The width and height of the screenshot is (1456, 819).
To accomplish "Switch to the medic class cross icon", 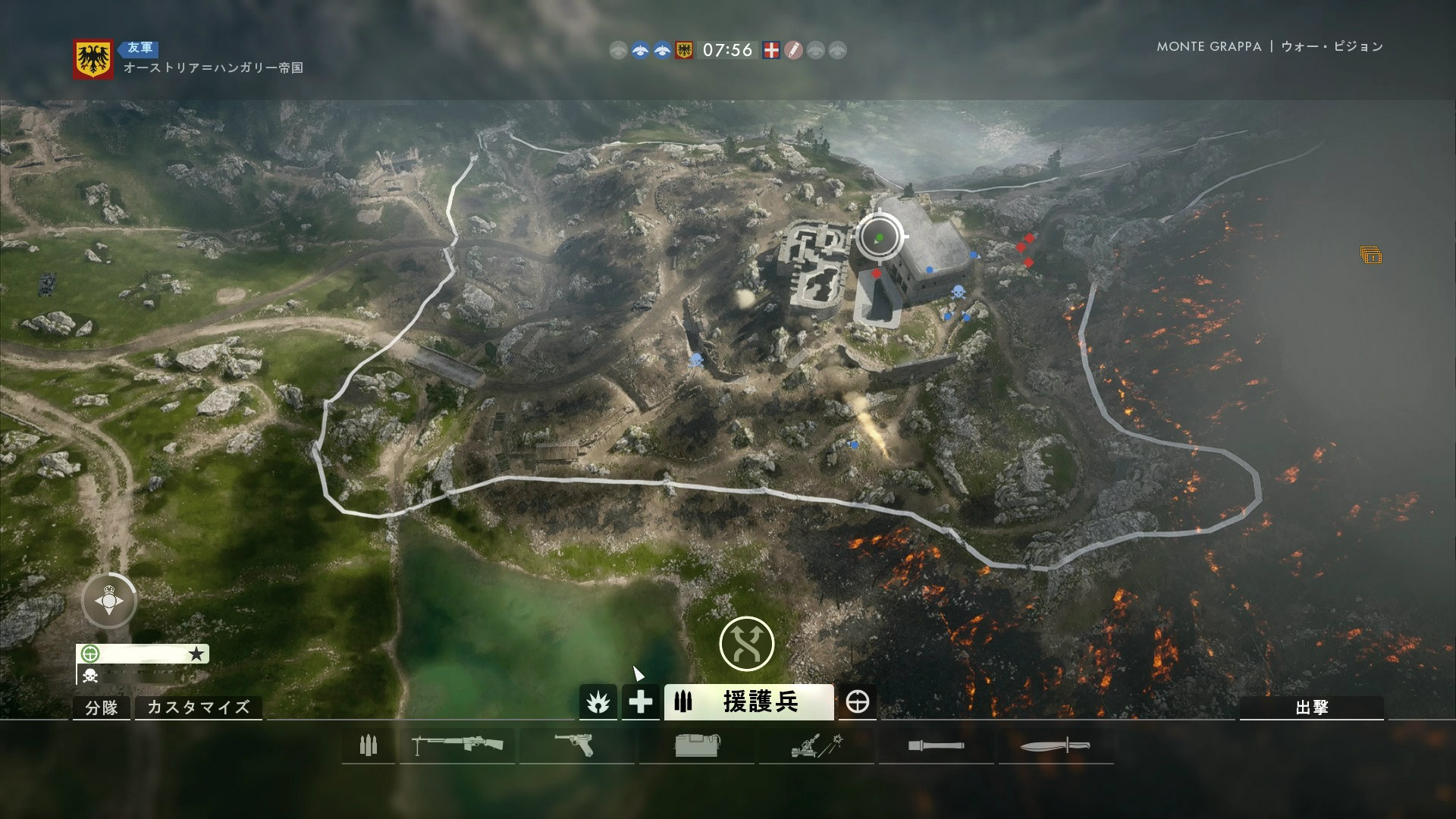I will (x=641, y=703).
